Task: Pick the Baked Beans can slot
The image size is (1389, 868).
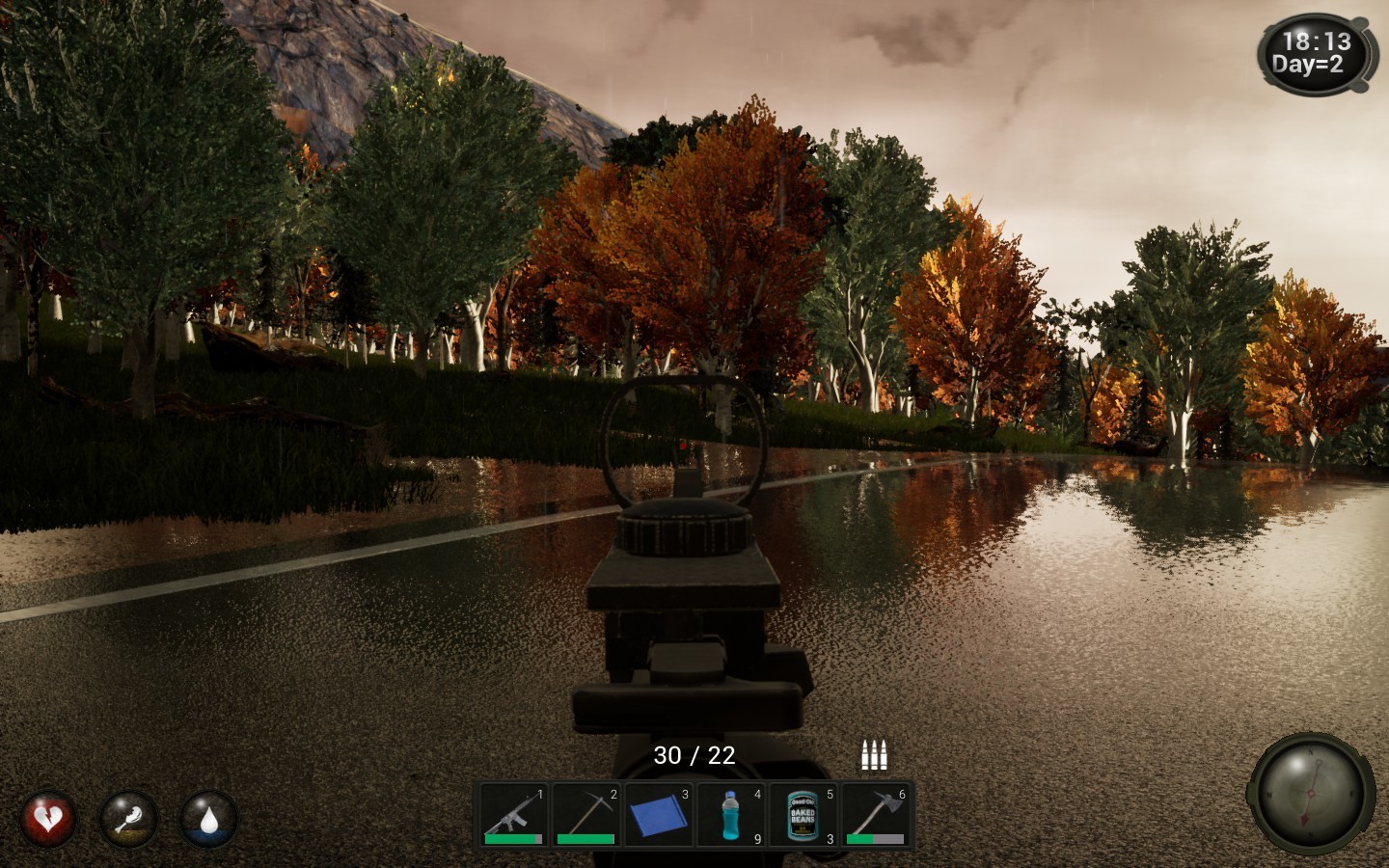Action: 803,815
